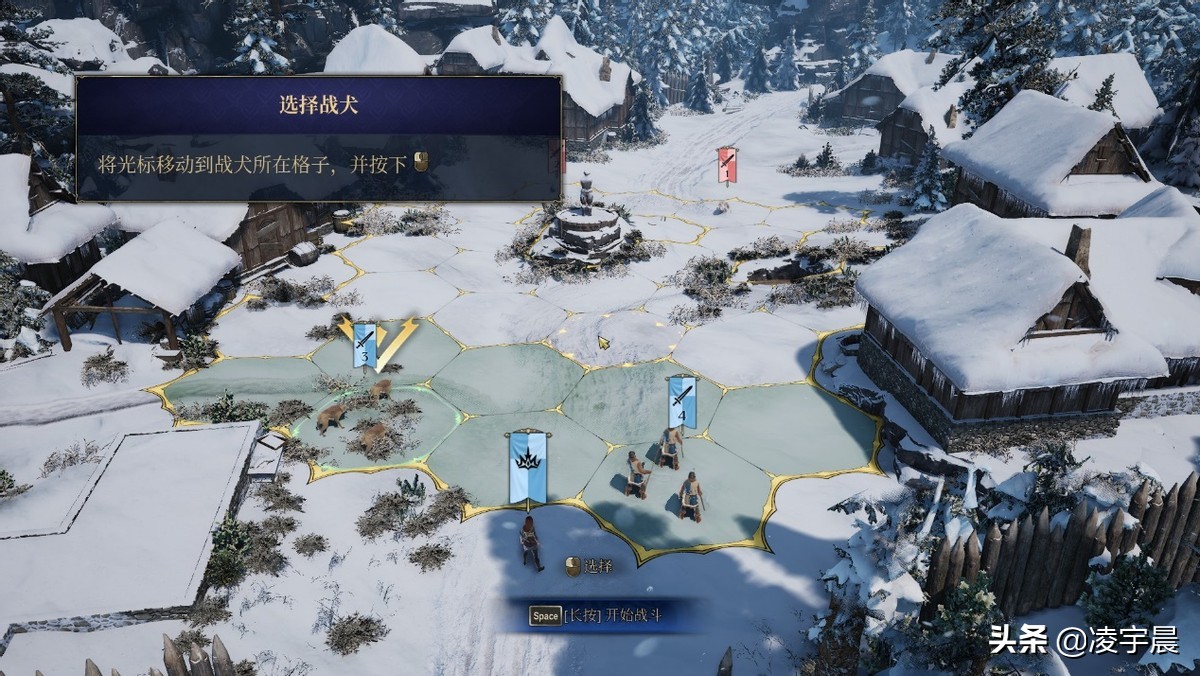Select the swordsmen unit banner numbered 4

pos(682,401)
